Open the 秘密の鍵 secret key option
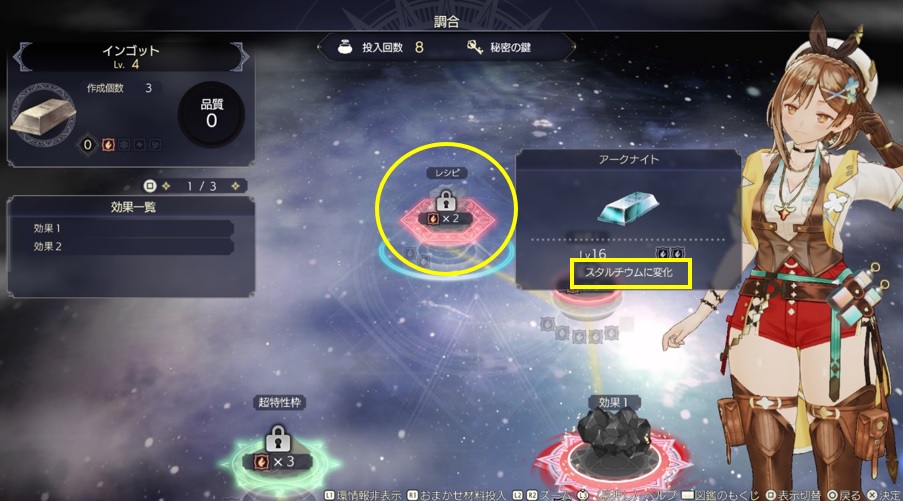This screenshot has height=501, width=903. [506, 47]
